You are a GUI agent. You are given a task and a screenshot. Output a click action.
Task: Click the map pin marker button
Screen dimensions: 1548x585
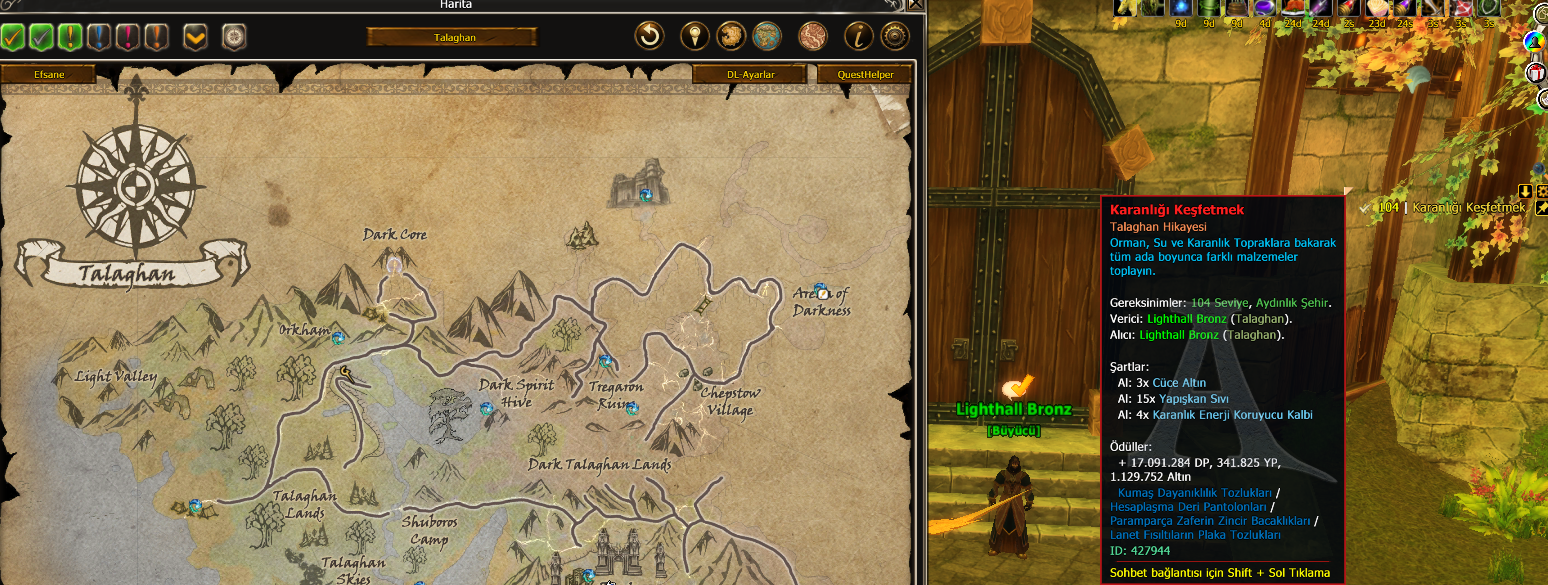[x=694, y=37]
